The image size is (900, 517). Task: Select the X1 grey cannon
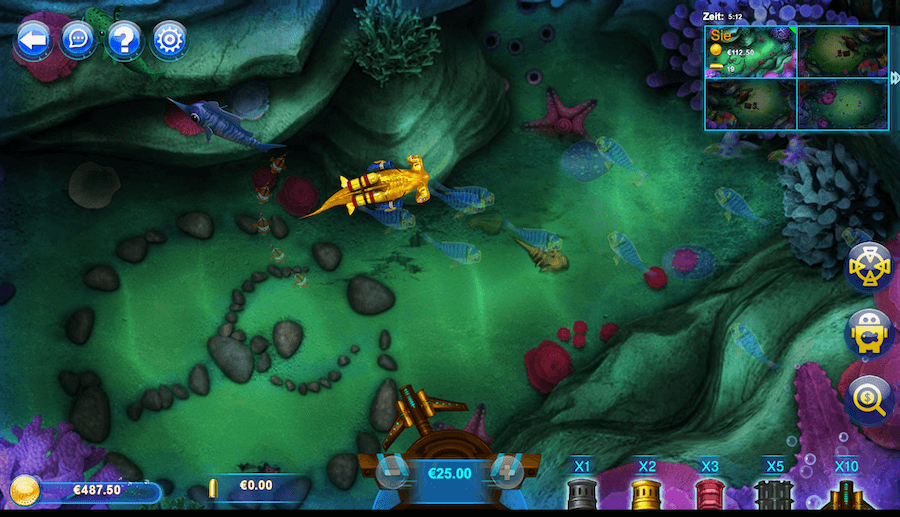pyautogui.click(x=583, y=492)
